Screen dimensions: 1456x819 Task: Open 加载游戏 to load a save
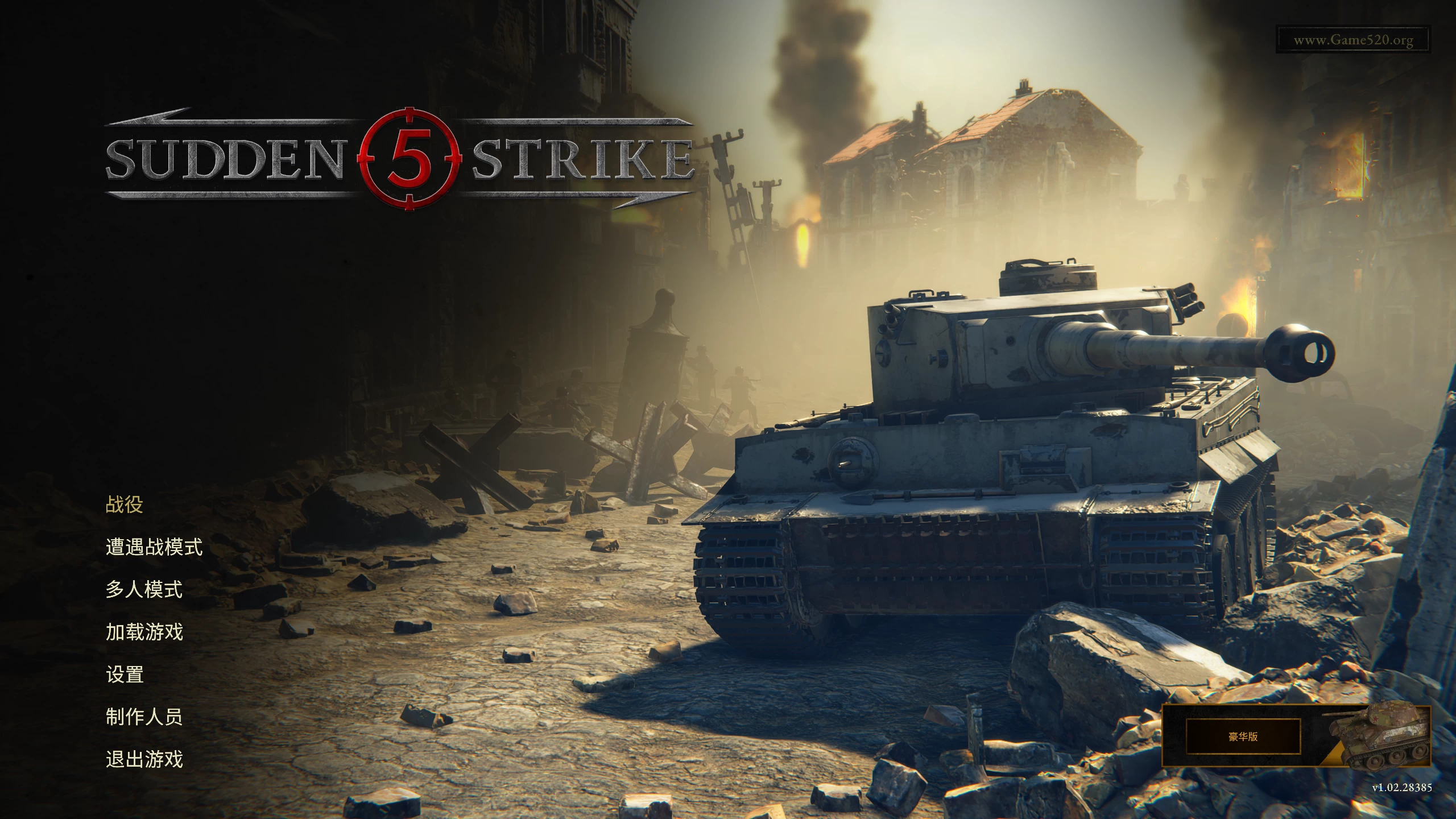144,632
